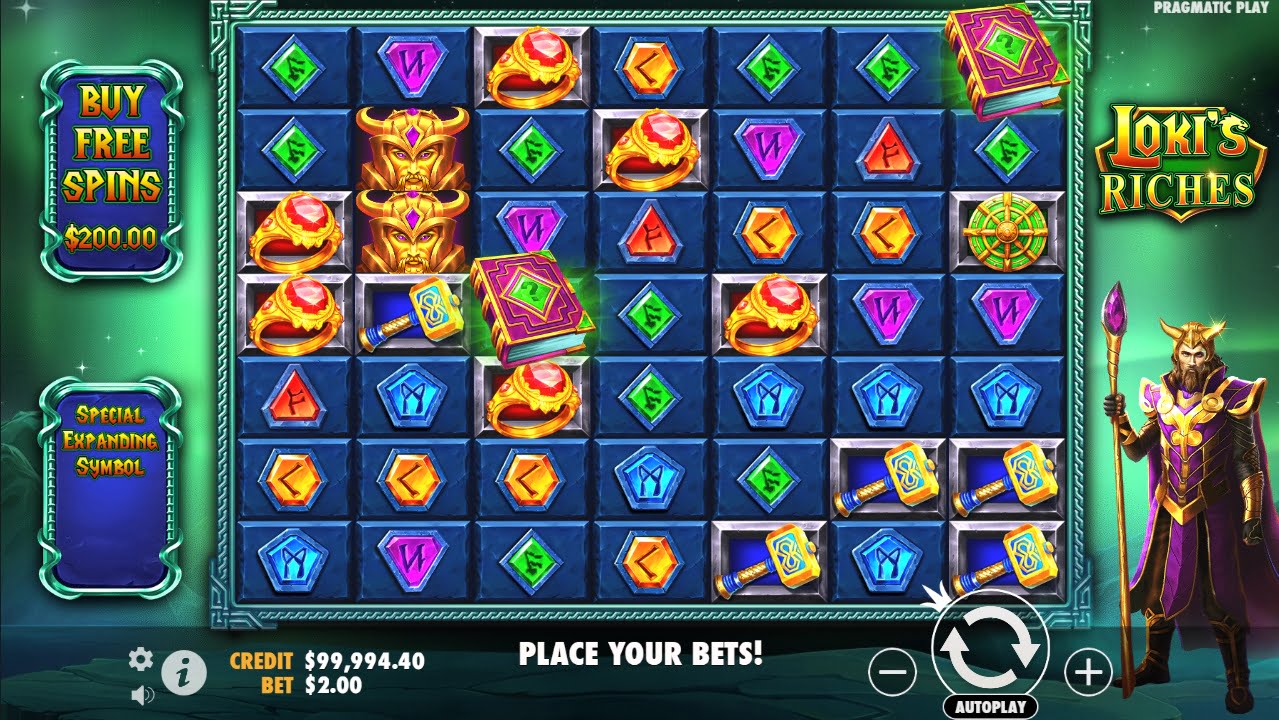
Task: Open the Autoplay options
Action: (990, 706)
